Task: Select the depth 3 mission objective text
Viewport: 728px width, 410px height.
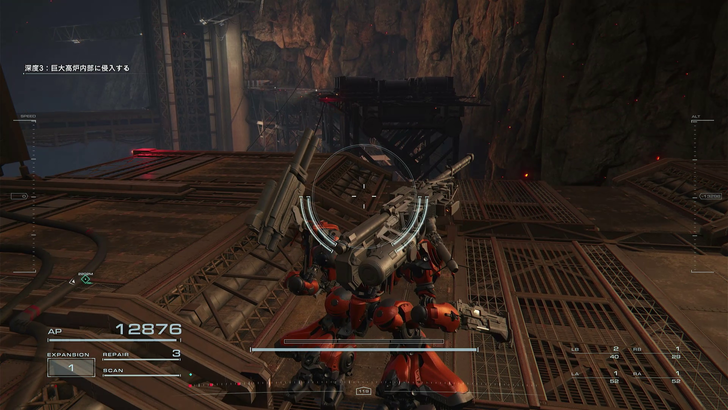Action: [77, 68]
